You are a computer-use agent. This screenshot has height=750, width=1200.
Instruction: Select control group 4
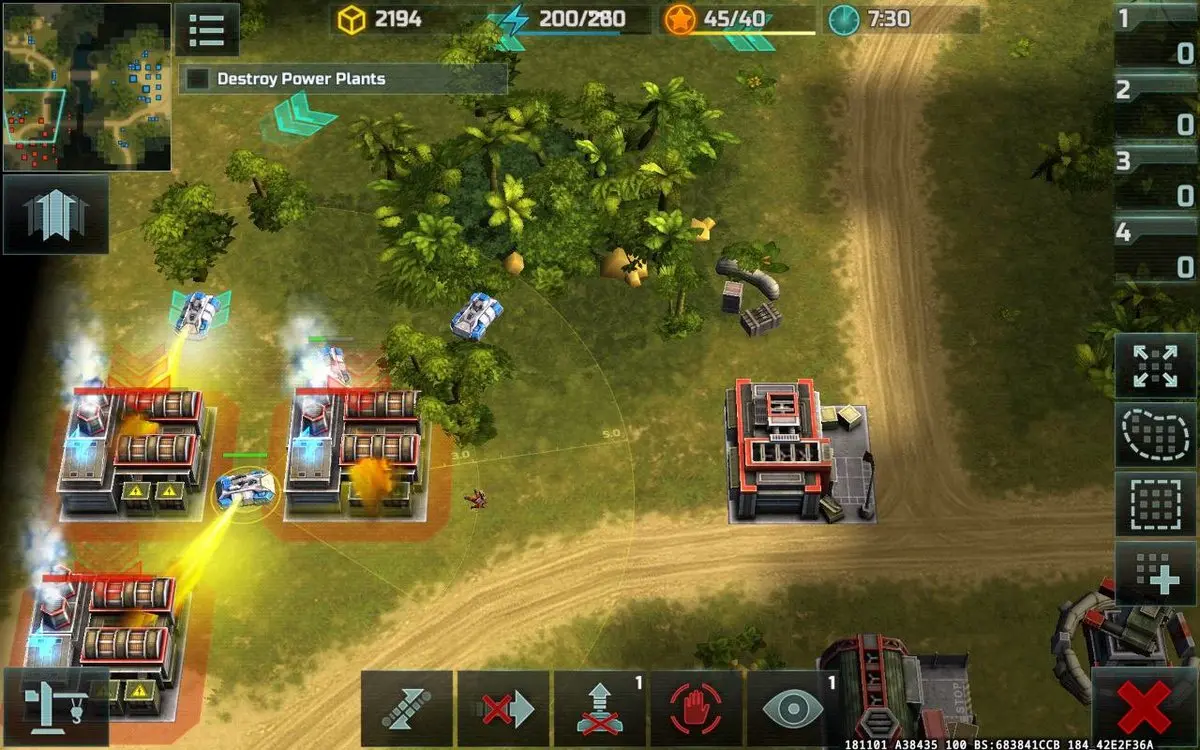point(1155,250)
